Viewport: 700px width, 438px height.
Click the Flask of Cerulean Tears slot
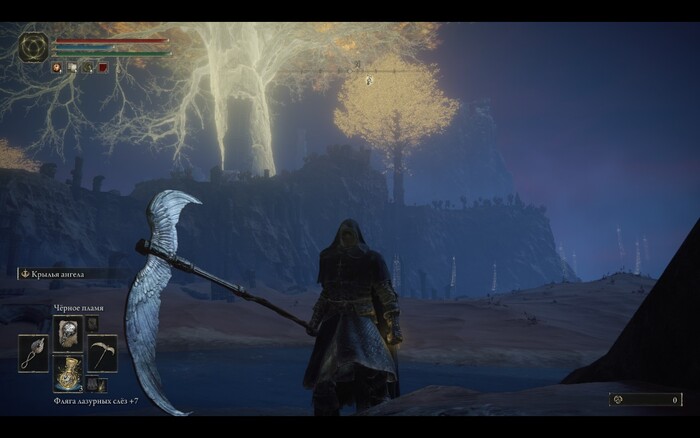click(x=67, y=373)
